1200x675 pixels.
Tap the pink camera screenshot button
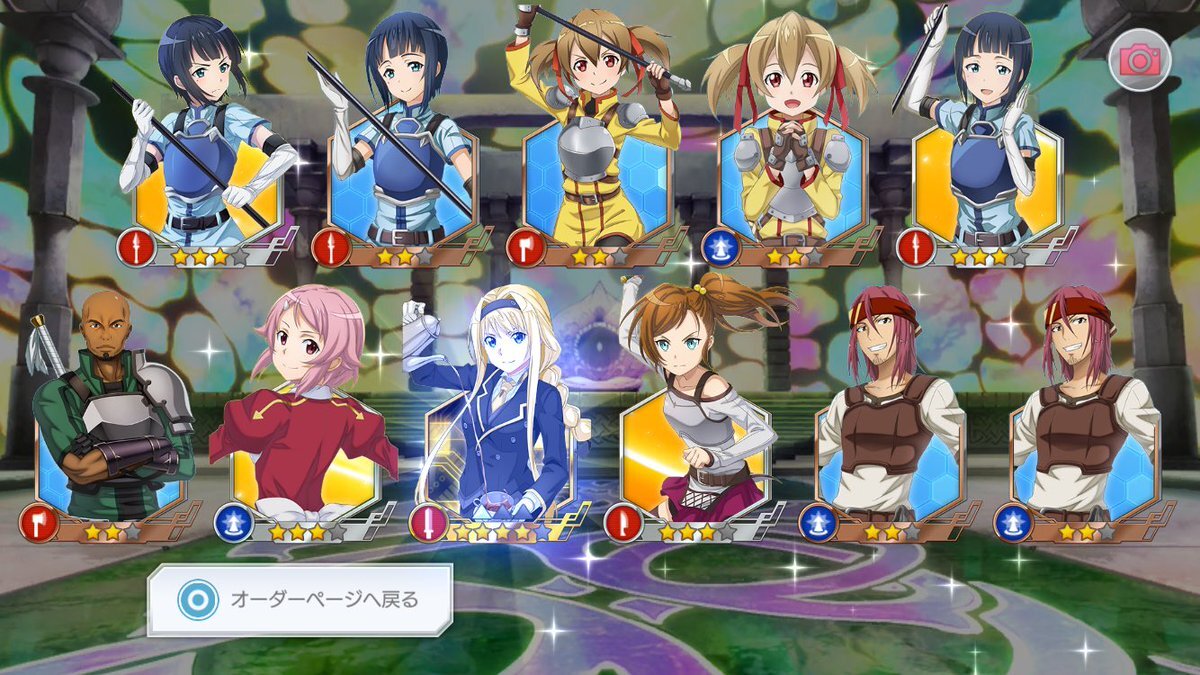tap(1138, 62)
